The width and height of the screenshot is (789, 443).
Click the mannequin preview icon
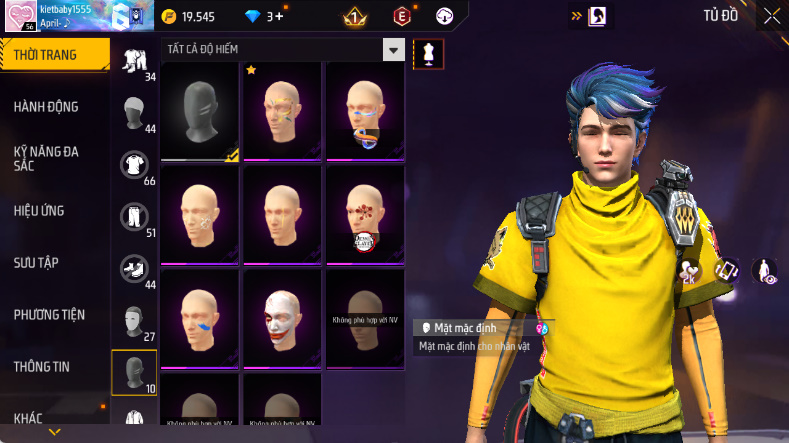point(428,53)
